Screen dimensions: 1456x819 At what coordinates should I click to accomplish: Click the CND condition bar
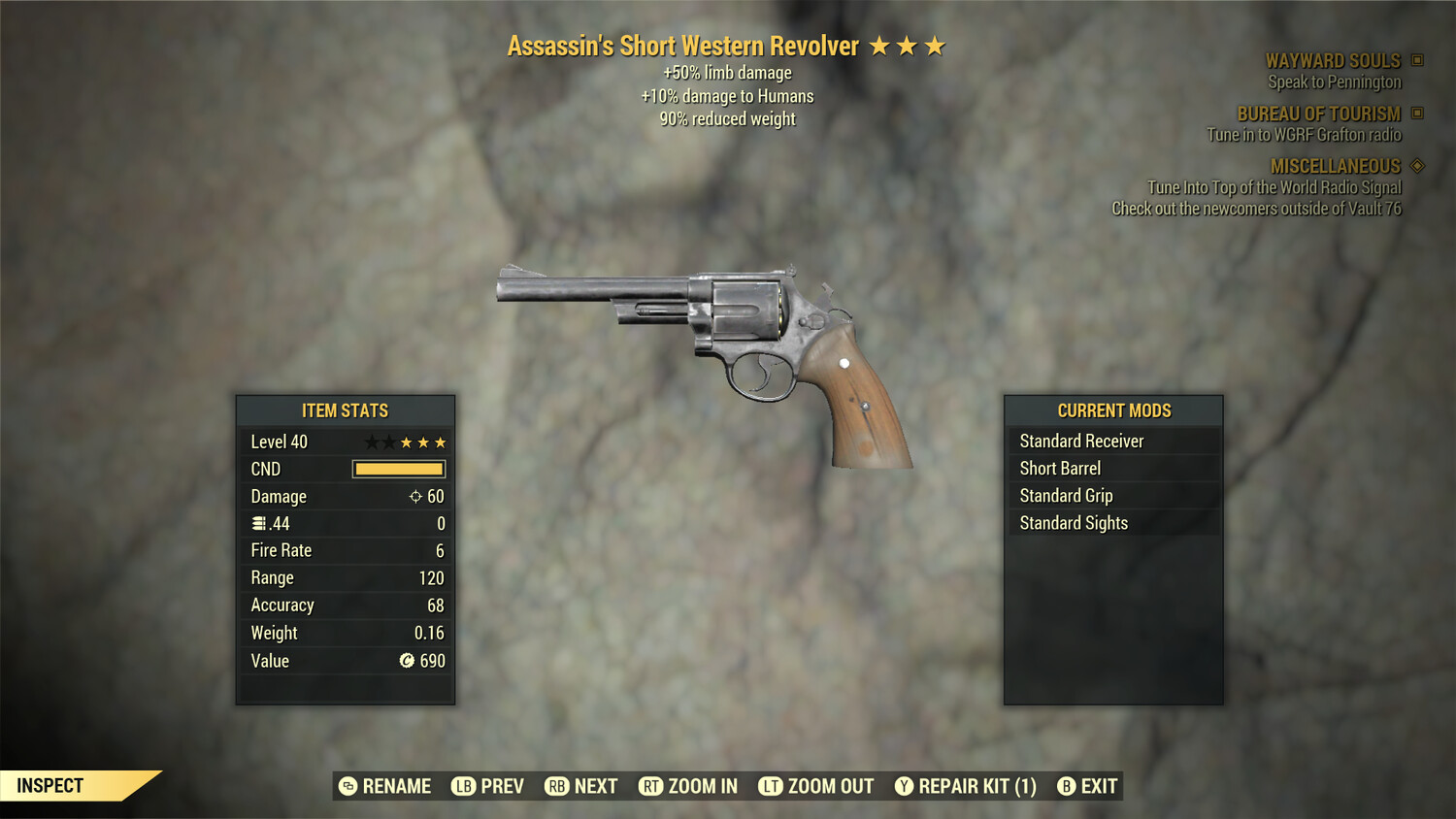click(x=398, y=469)
